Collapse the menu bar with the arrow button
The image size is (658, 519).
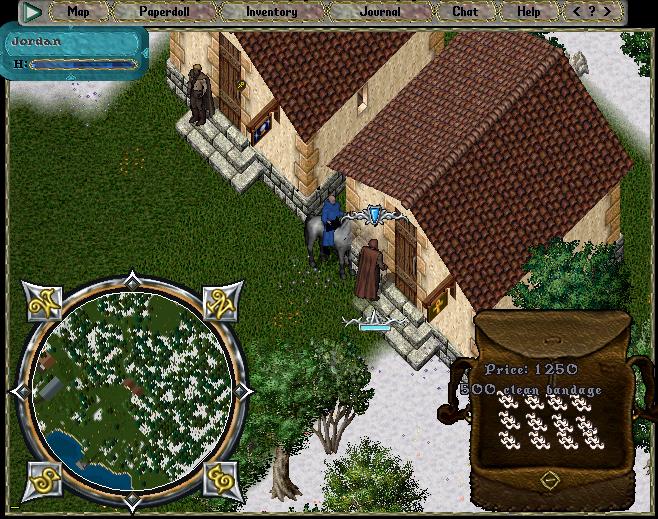point(33,12)
